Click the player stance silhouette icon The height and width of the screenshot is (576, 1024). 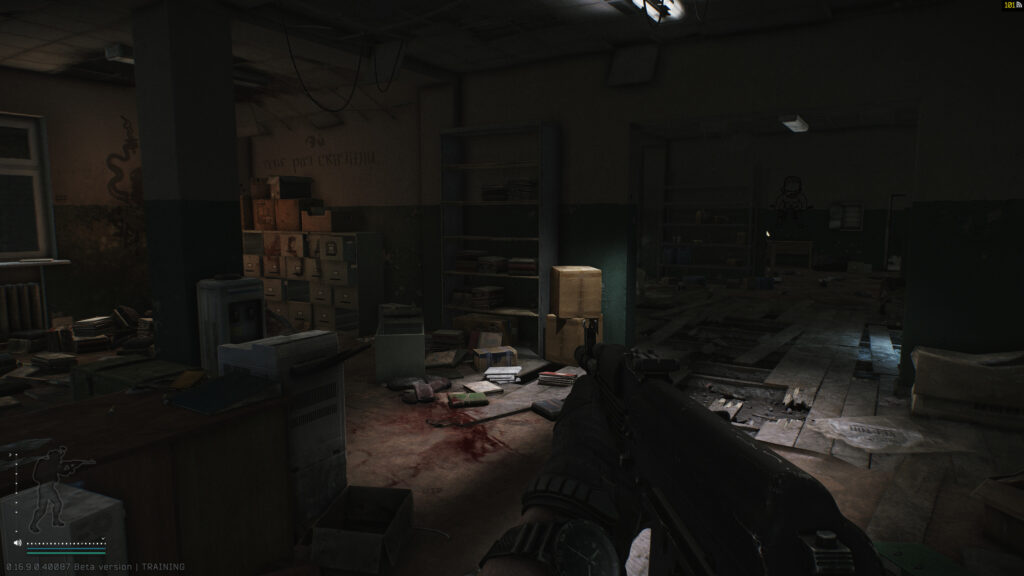[x=52, y=486]
